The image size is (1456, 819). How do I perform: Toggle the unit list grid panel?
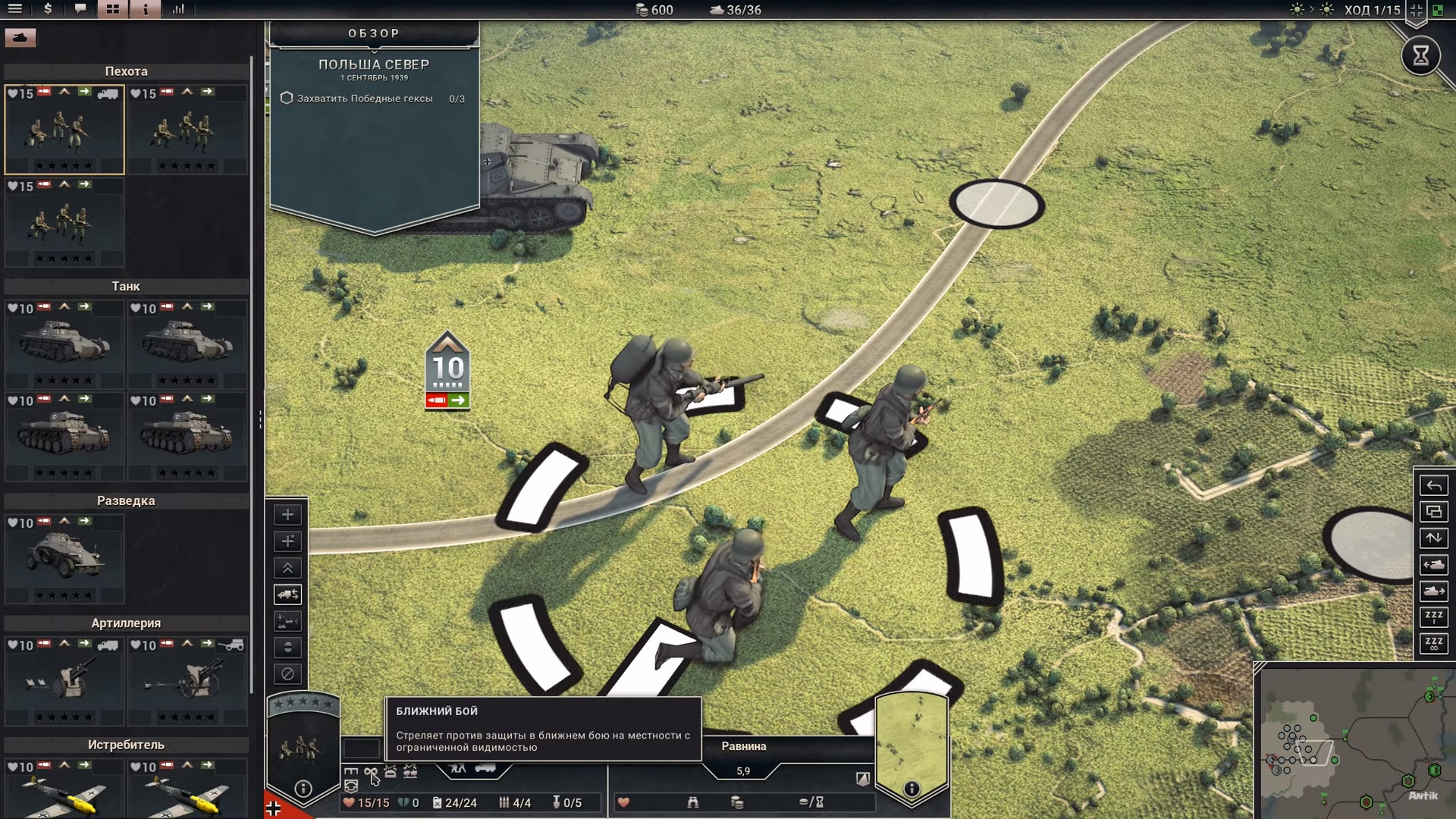click(x=112, y=9)
